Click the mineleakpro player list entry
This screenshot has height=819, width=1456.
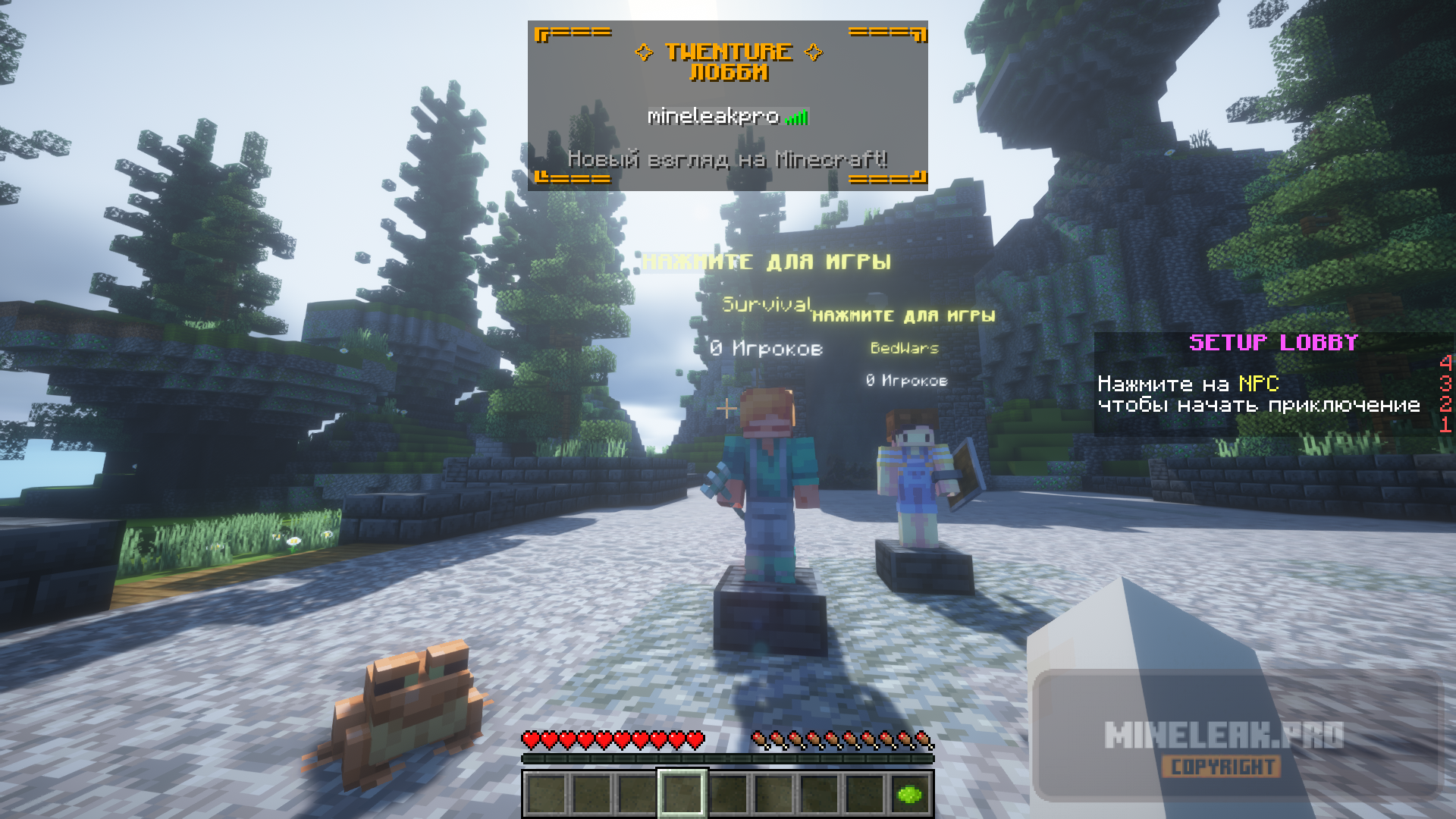[x=726, y=117]
